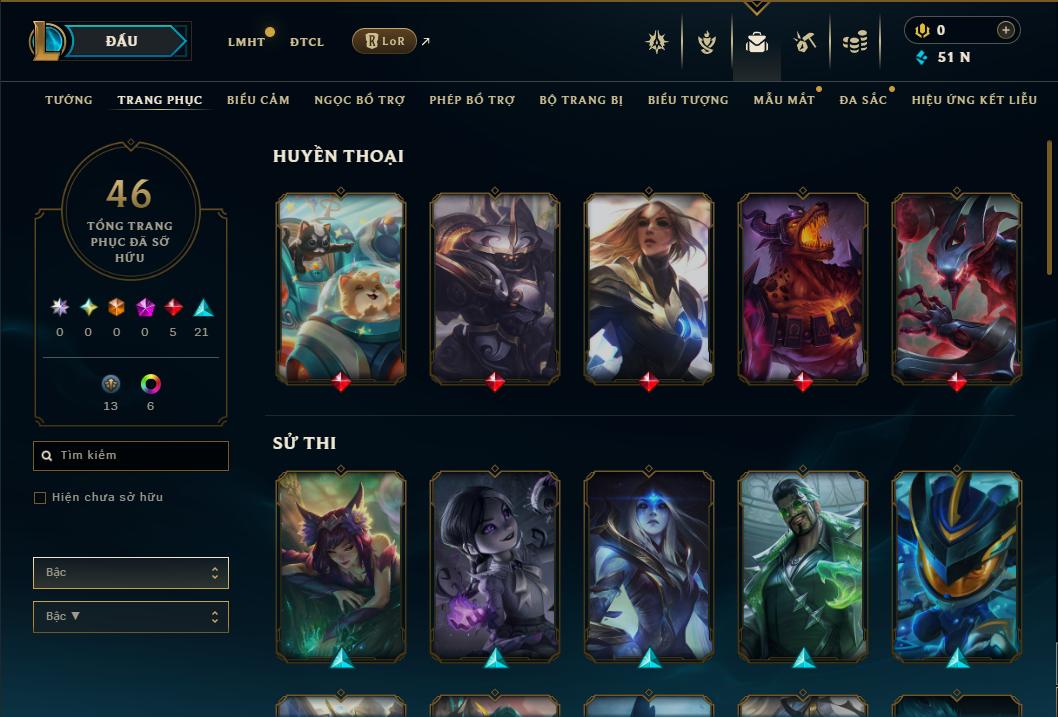This screenshot has width=1058, height=717.
Task: Switch to the TƯỚNG collection tab
Action: pyautogui.click(x=69, y=100)
